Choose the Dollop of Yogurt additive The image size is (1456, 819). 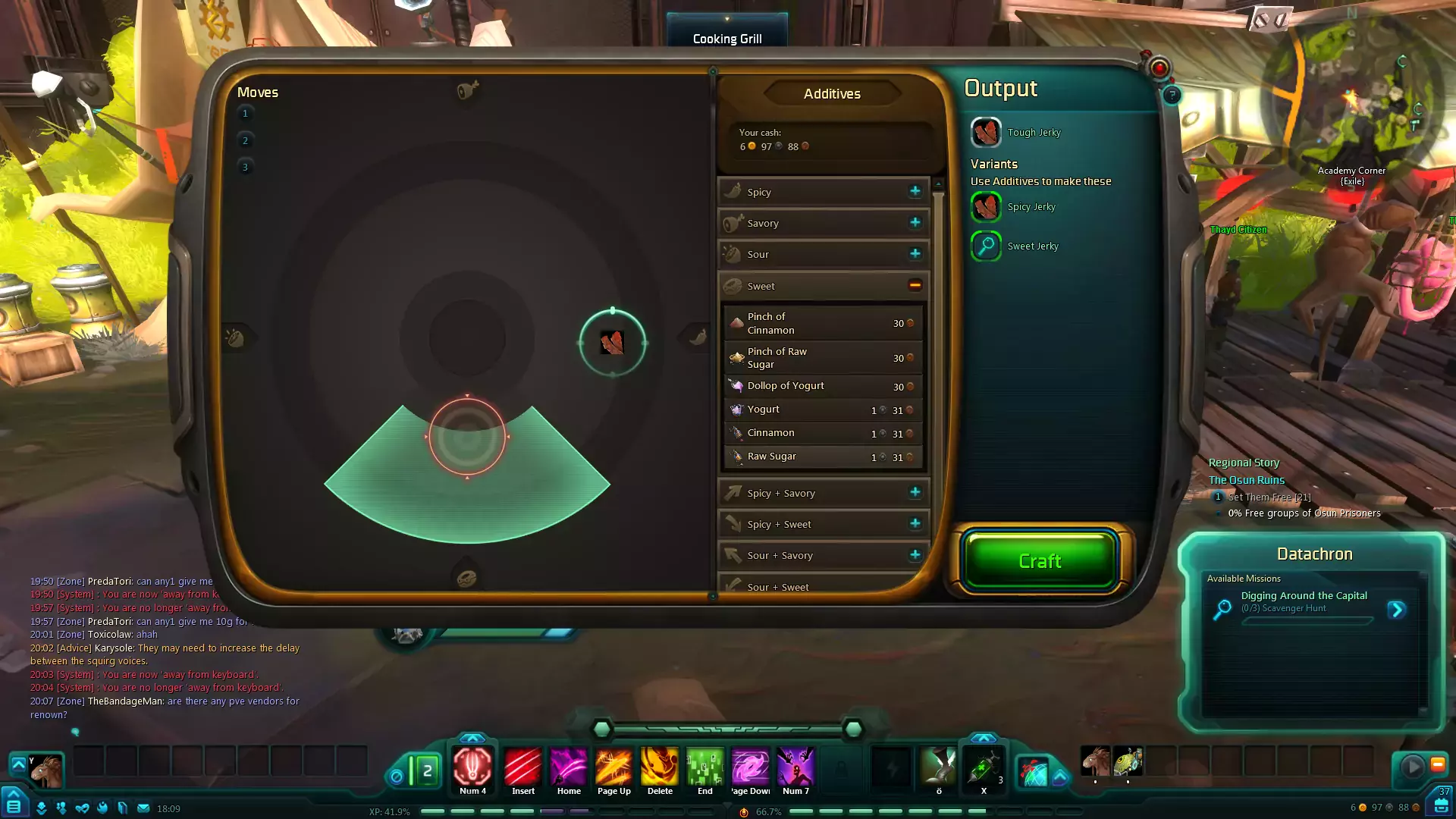click(823, 386)
